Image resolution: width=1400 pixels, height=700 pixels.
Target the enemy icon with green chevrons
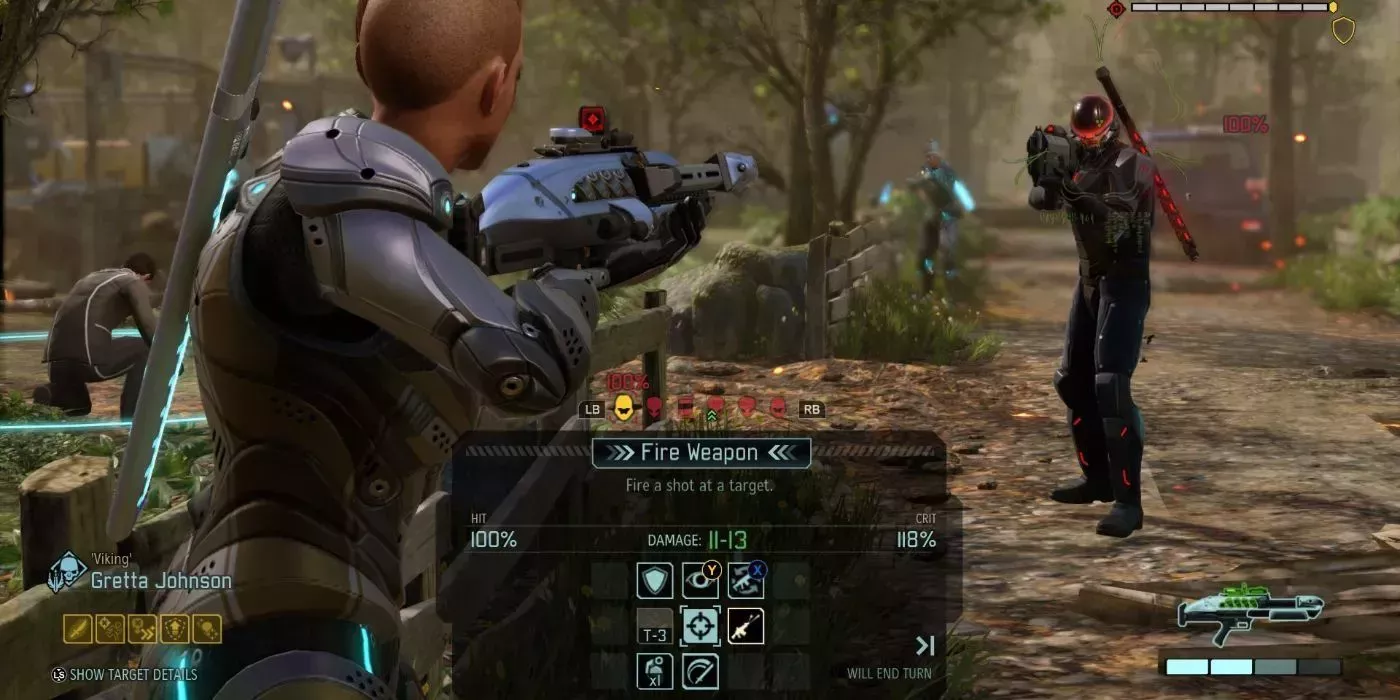[x=715, y=408]
